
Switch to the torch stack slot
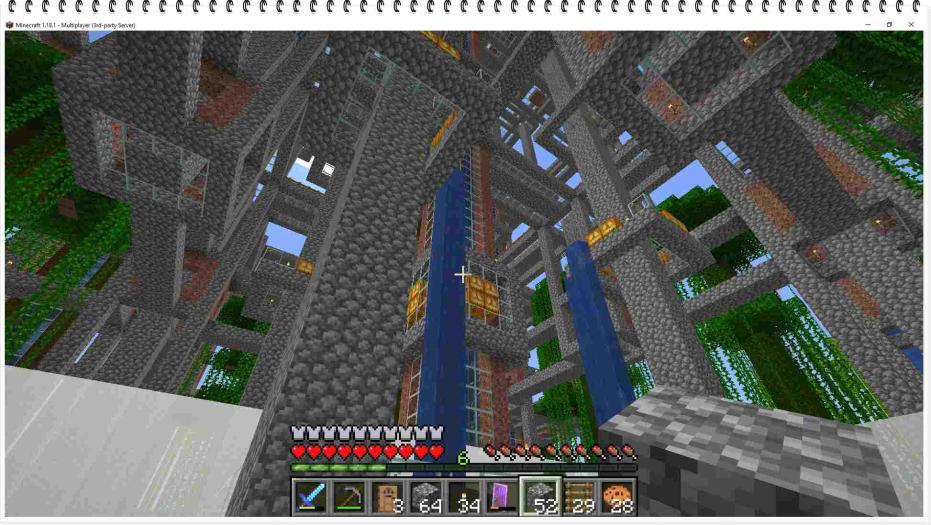463,497
